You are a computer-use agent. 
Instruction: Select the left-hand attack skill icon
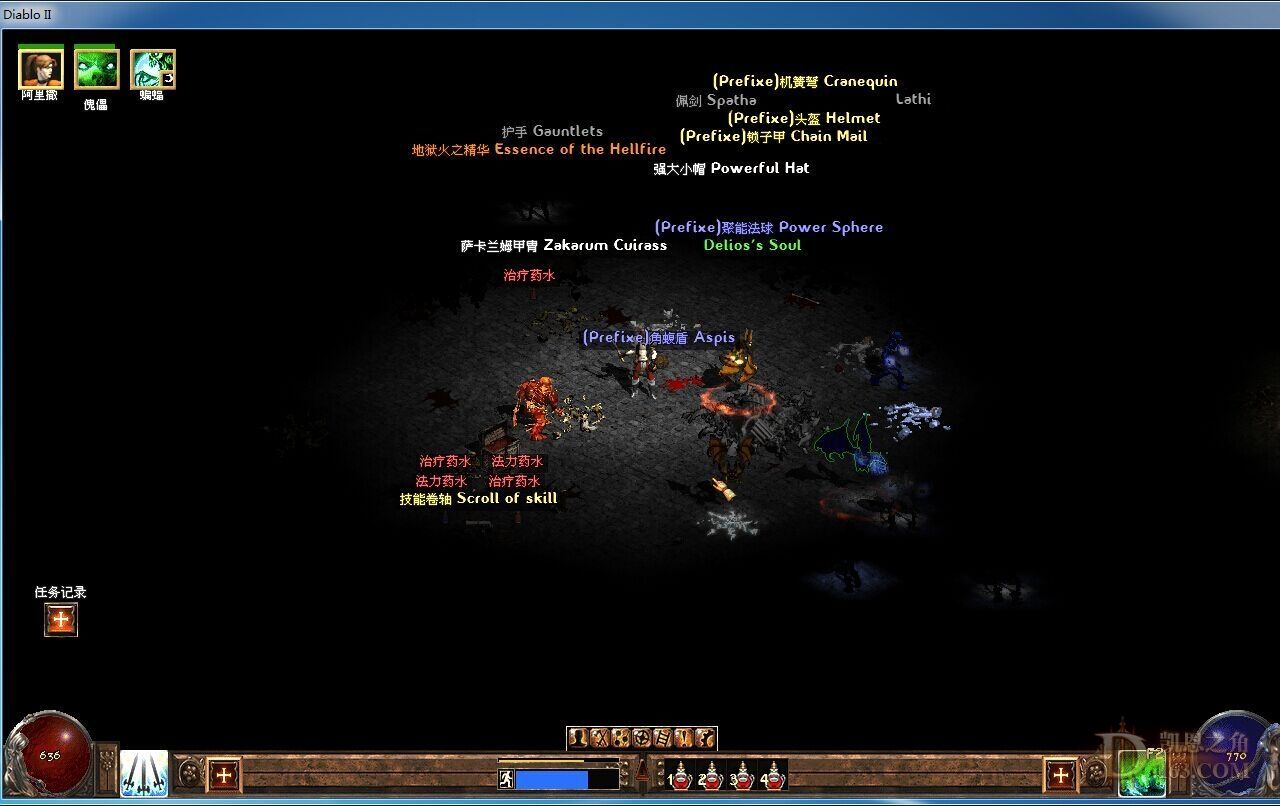144,773
